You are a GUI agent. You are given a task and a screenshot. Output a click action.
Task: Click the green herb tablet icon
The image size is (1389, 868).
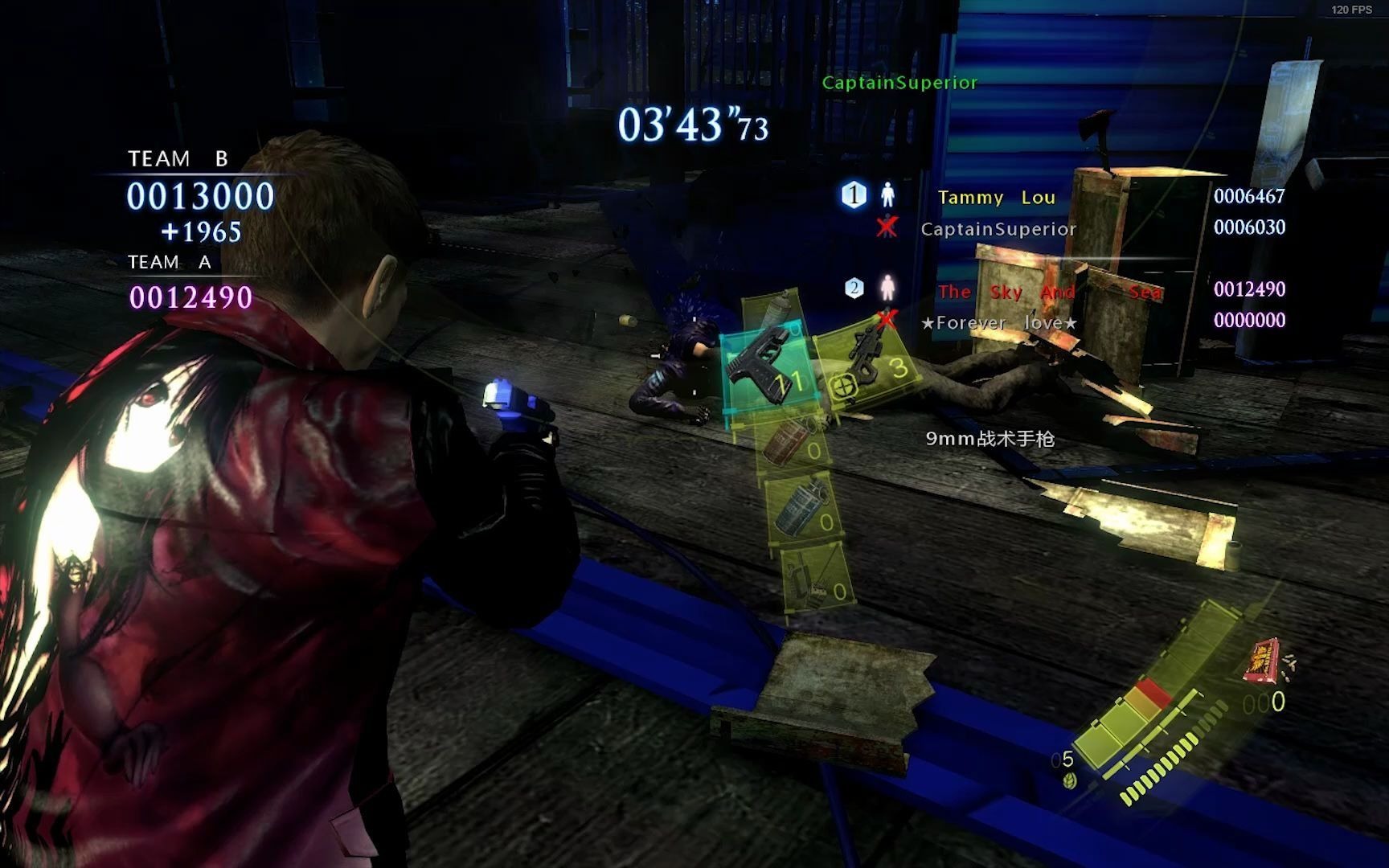[1069, 780]
